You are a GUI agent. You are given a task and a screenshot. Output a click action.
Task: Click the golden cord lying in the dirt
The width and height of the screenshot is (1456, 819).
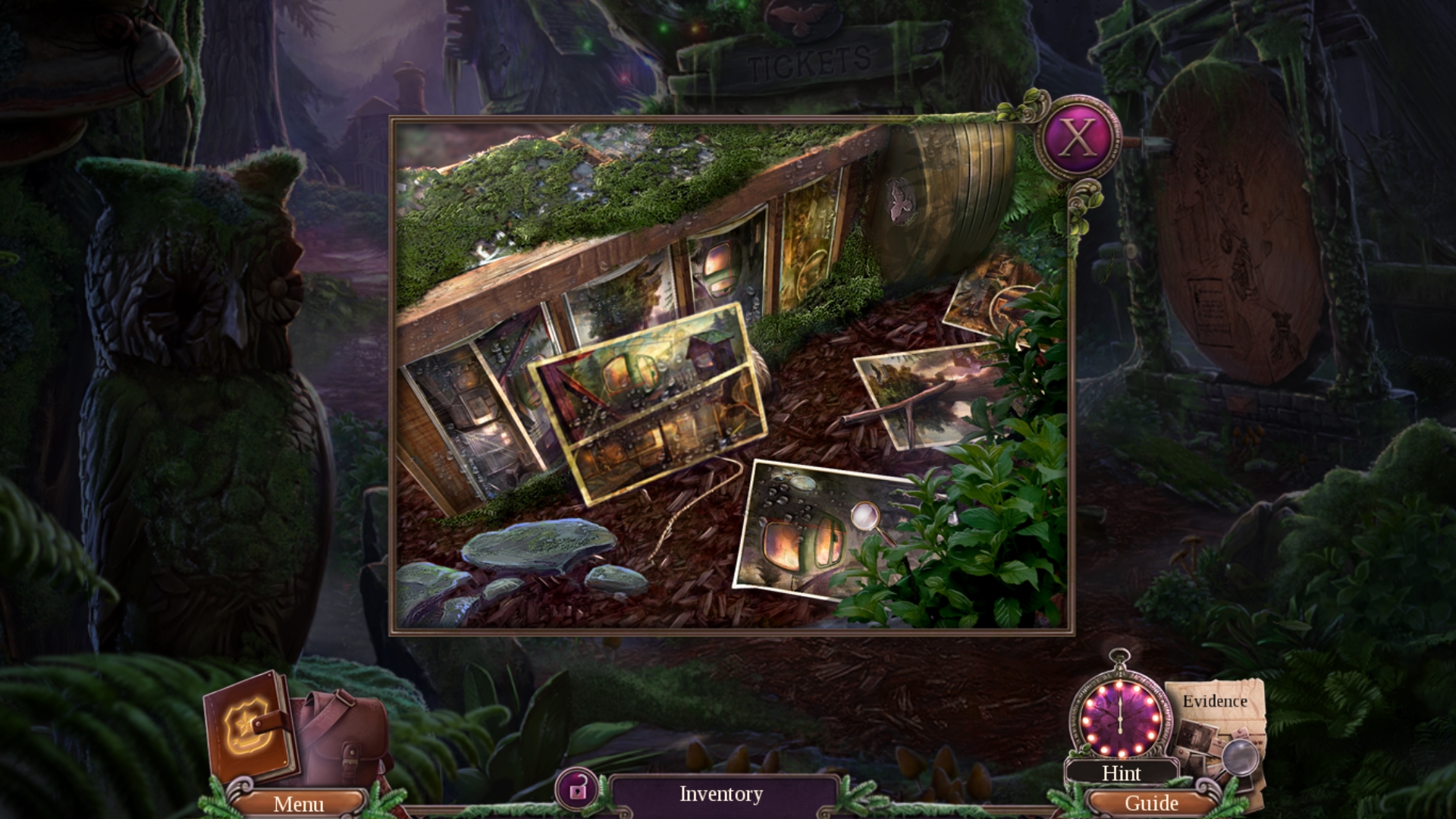point(705,493)
